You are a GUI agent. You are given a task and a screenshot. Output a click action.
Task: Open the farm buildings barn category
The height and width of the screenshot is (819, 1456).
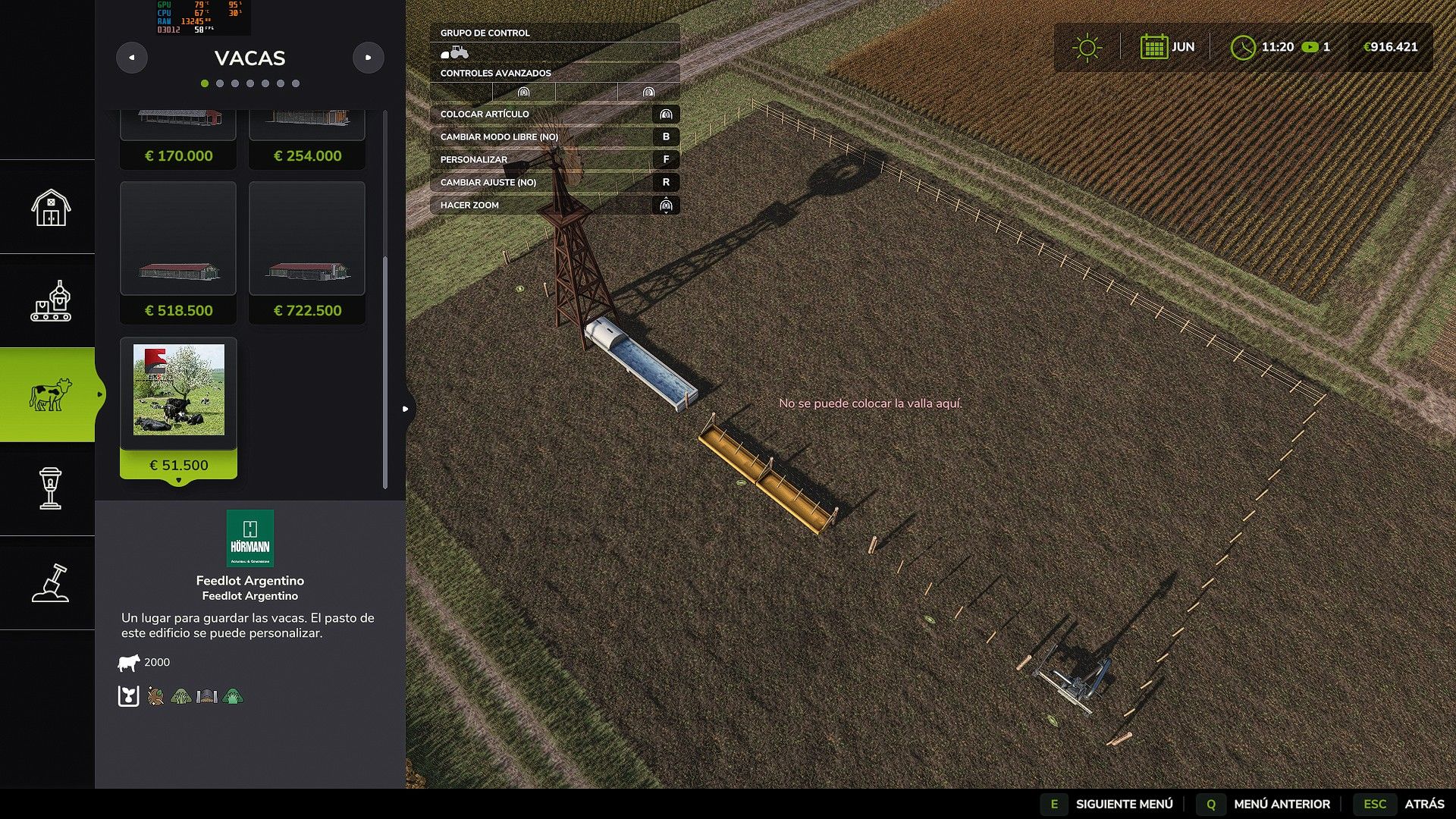(50, 207)
